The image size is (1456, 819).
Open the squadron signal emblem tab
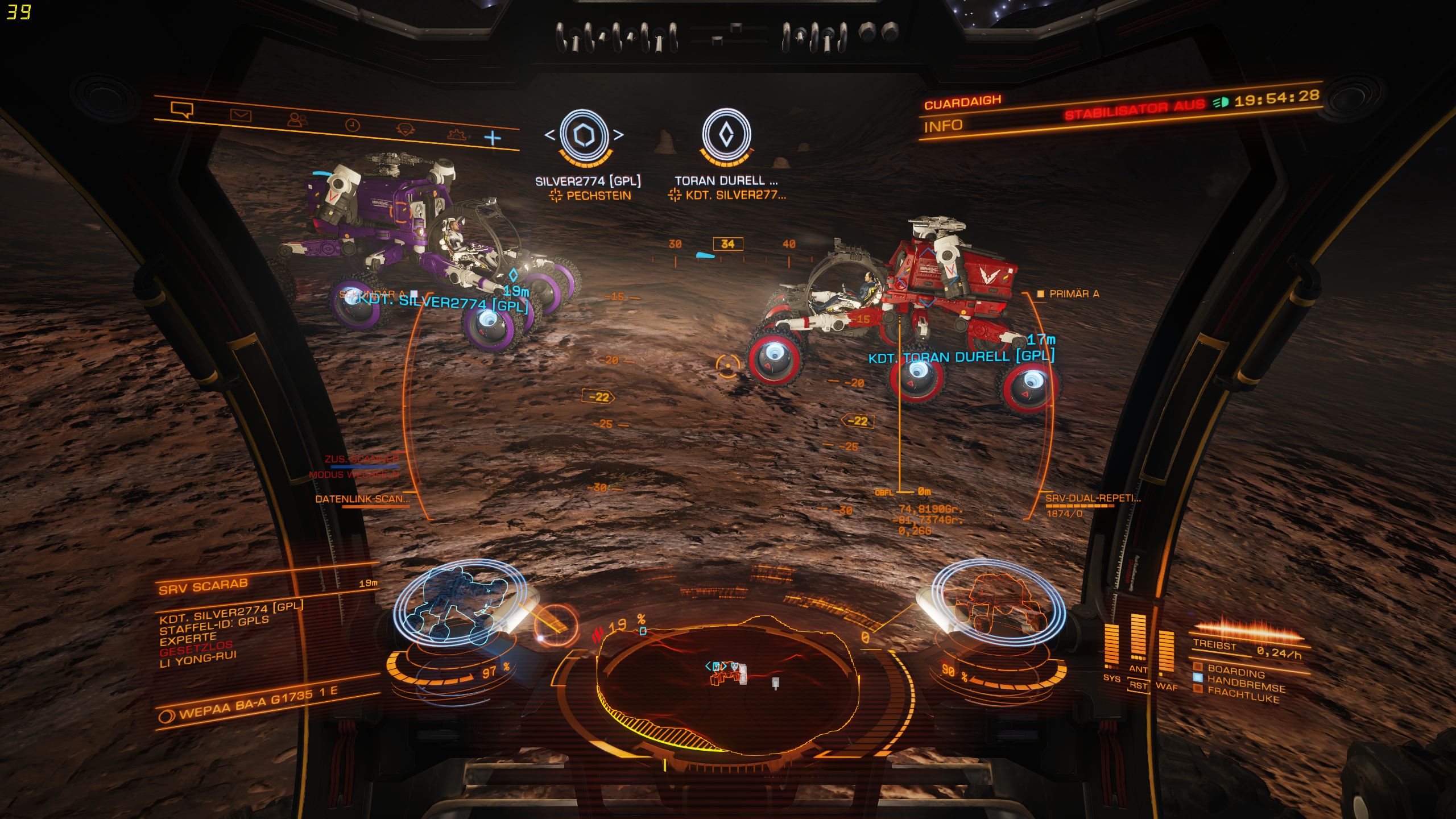pyautogui.click(x=405, y=130)
